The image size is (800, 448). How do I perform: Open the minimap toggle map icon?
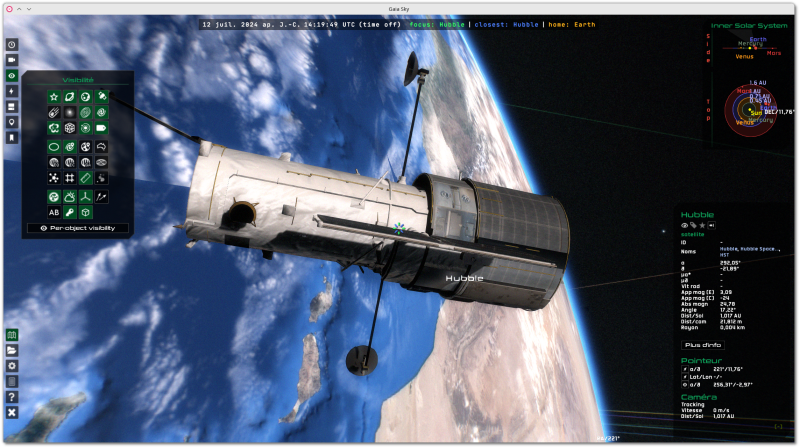point(12,335)
